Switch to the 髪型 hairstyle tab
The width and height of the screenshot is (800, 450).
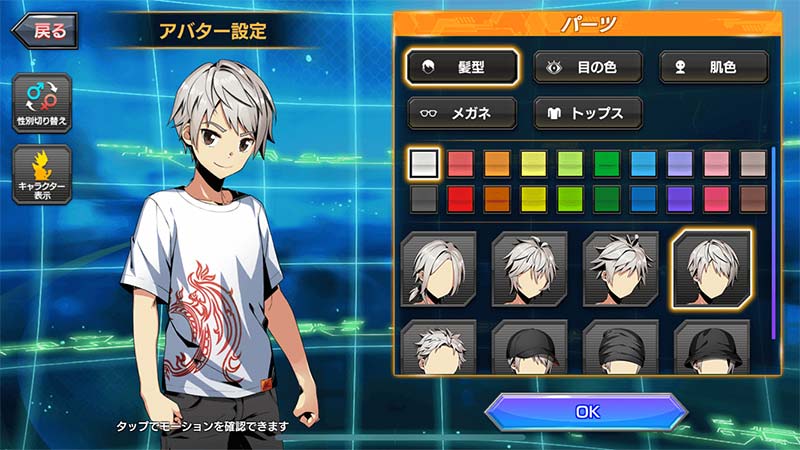463,67
